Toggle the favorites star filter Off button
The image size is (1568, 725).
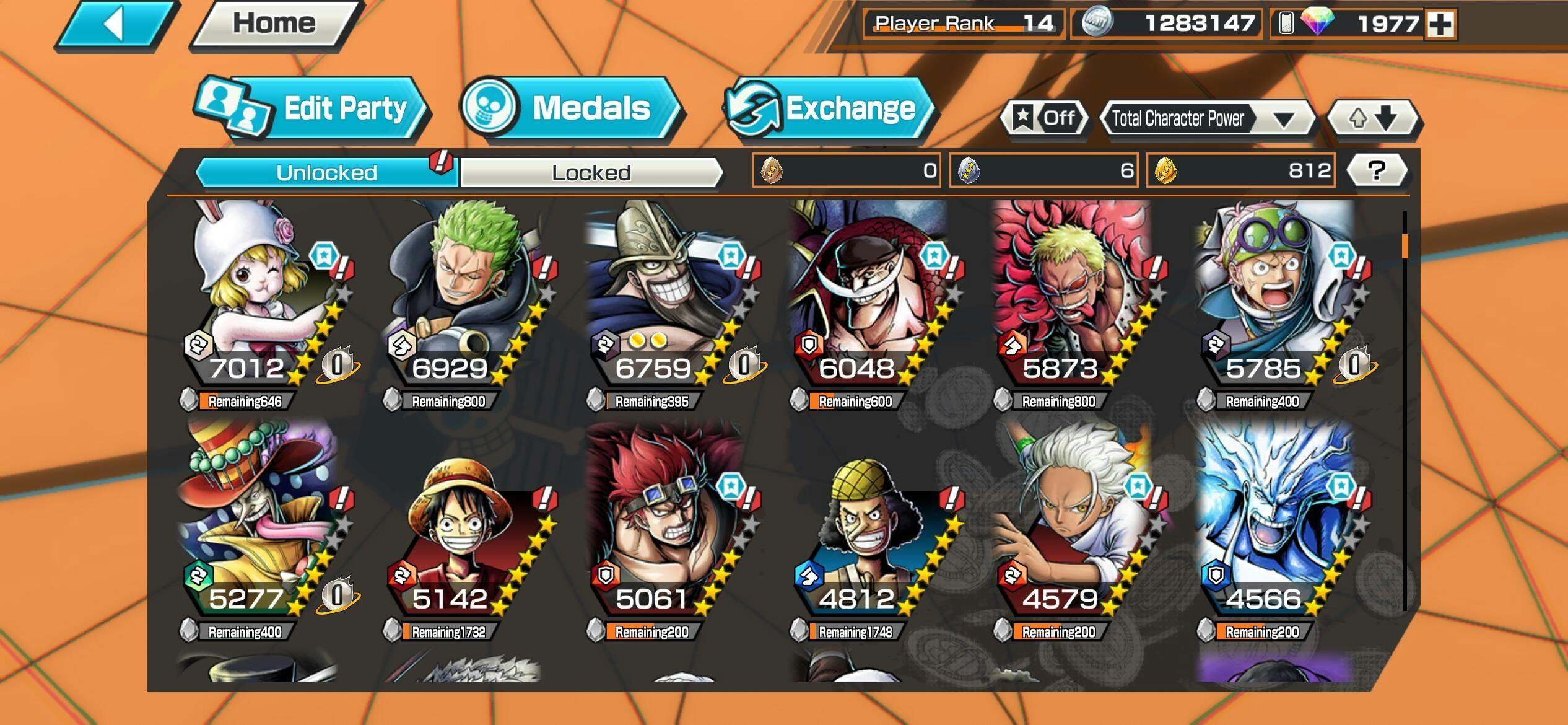pos(1045,118)
